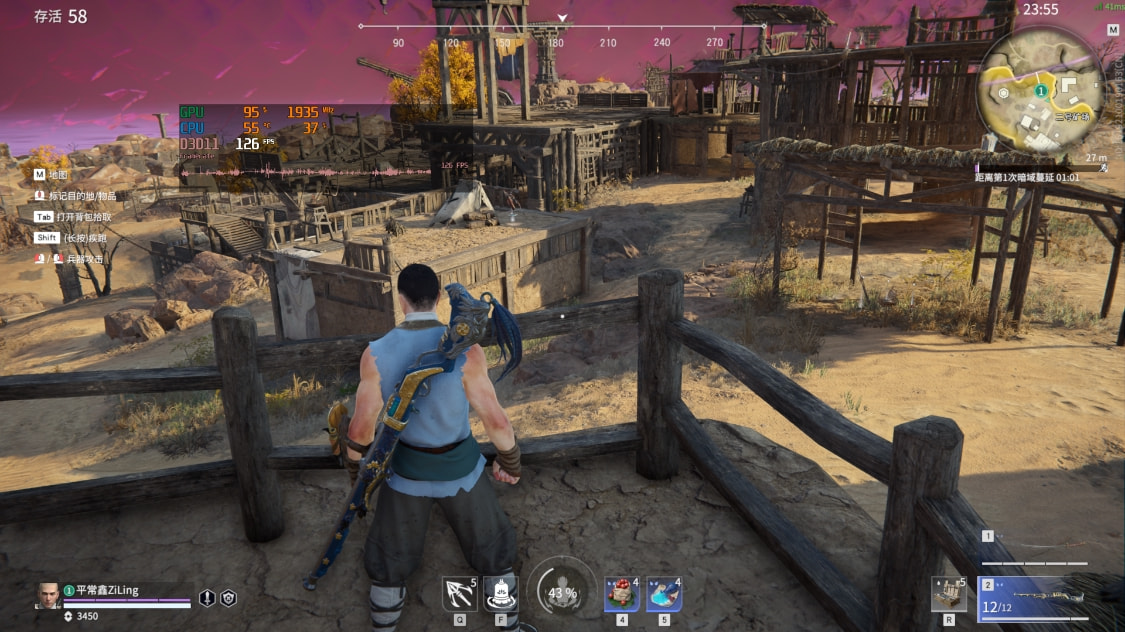Select the repair kit item slot

pos(948,594)
